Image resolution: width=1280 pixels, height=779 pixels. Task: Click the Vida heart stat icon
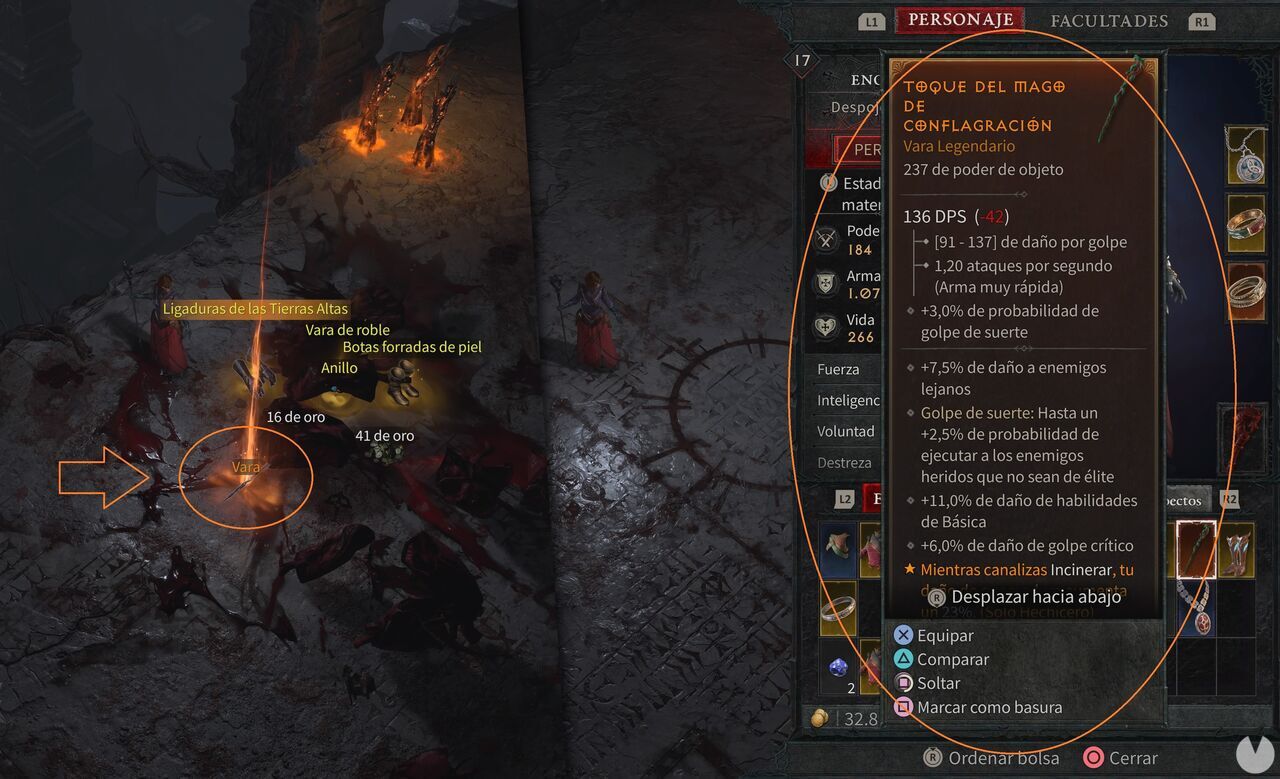[825, 324]
